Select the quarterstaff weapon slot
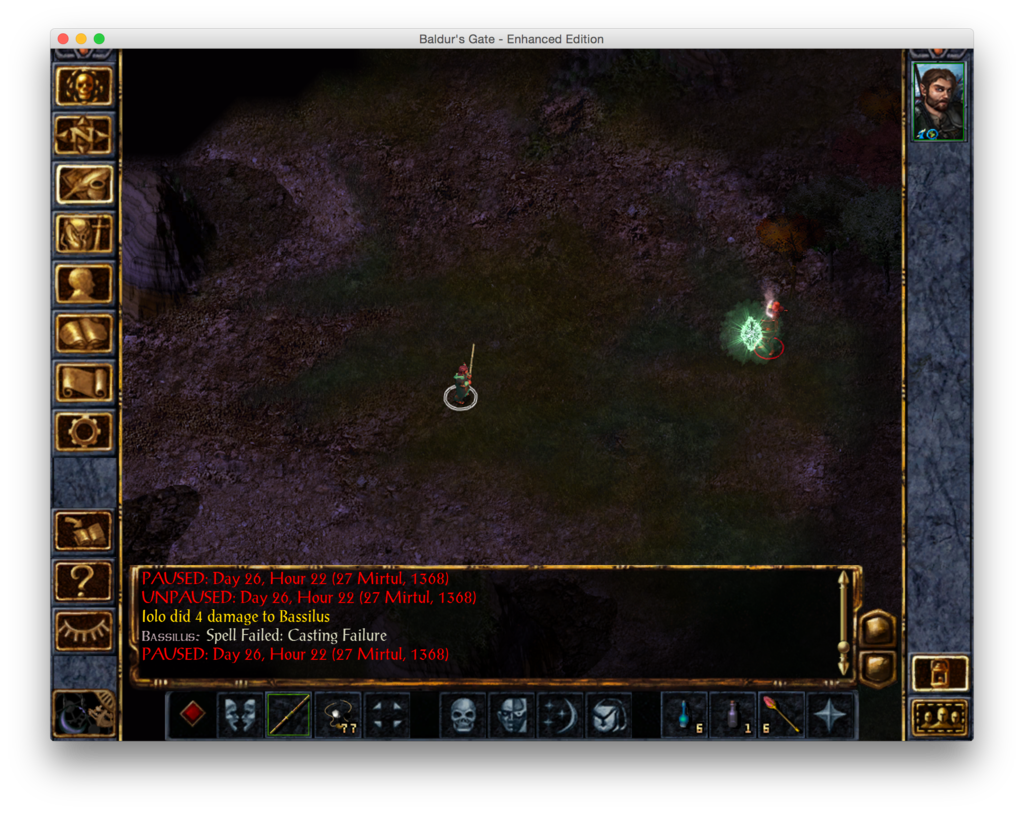The image size is (1024, 813). 289,714
